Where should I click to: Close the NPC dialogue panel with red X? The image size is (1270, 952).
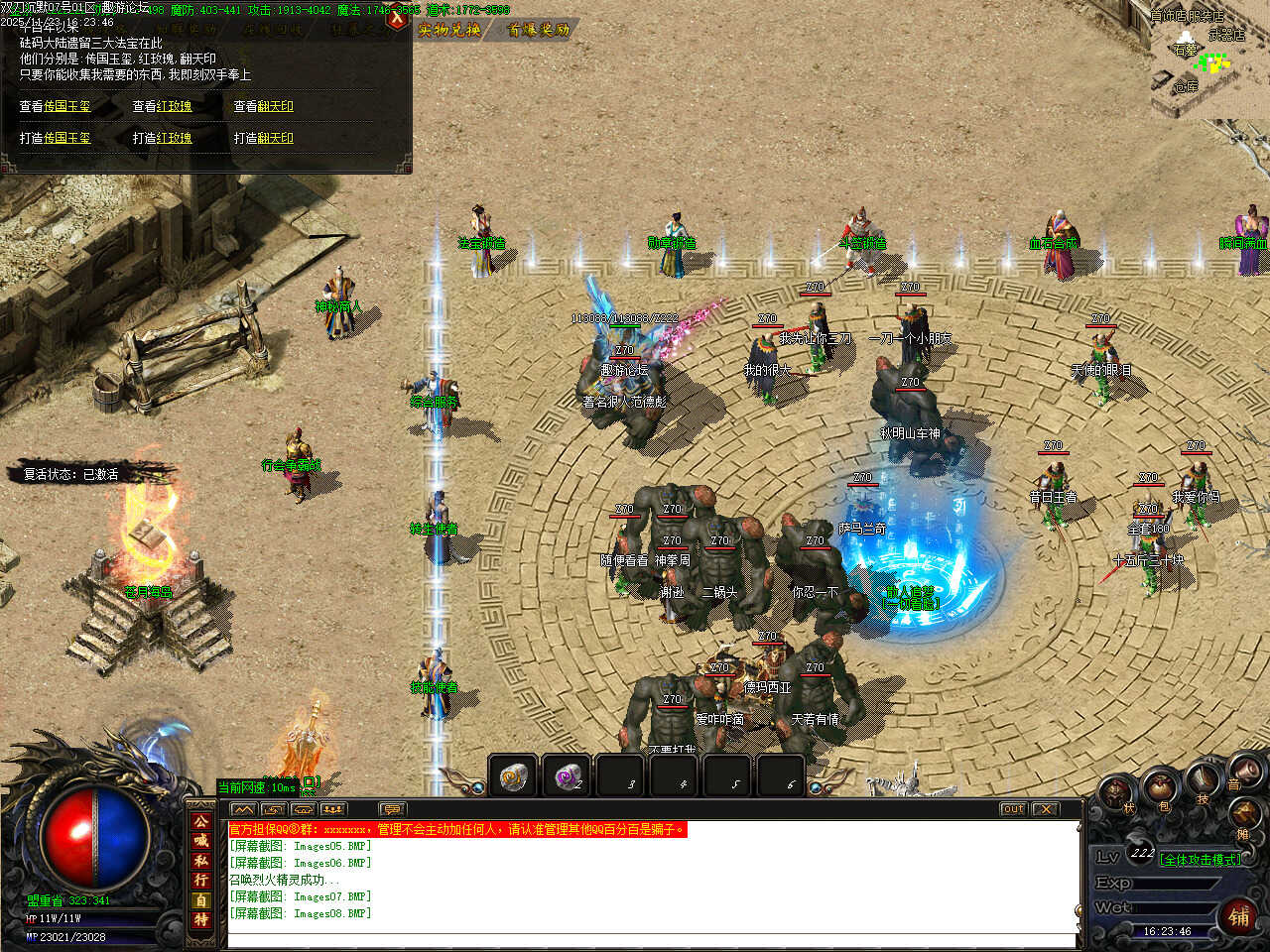coord(397,17)
